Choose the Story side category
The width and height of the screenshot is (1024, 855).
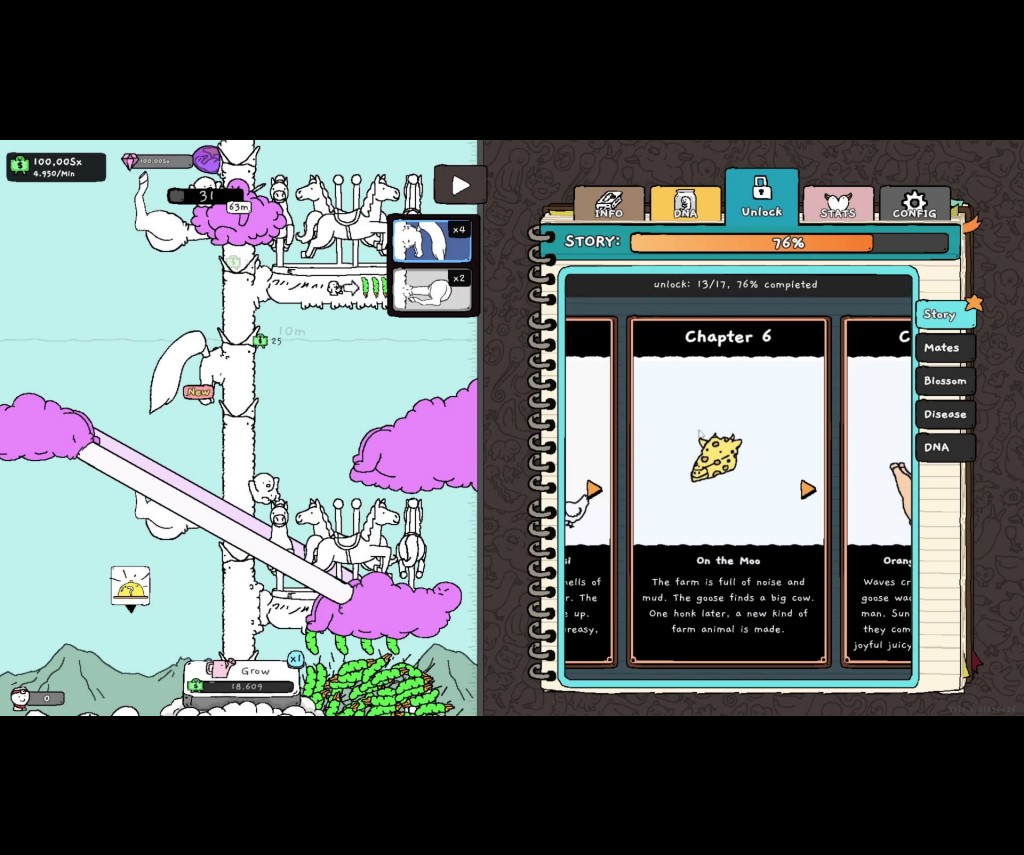pyautogui.click(x=942, y=314)
